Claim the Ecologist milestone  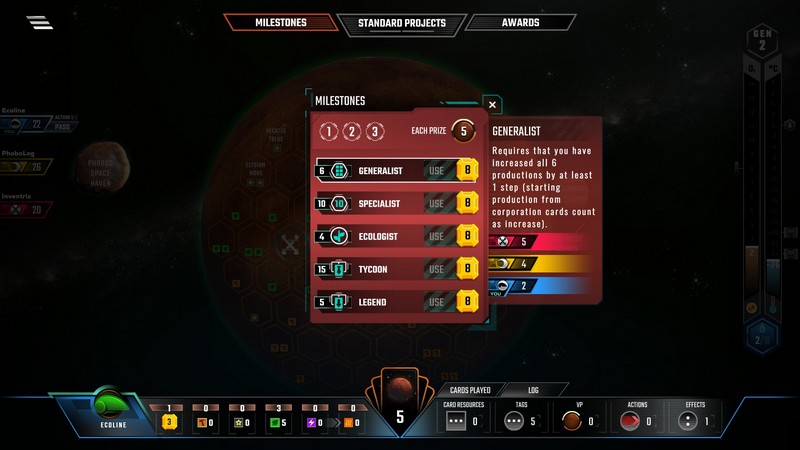(x=437, y=237)
